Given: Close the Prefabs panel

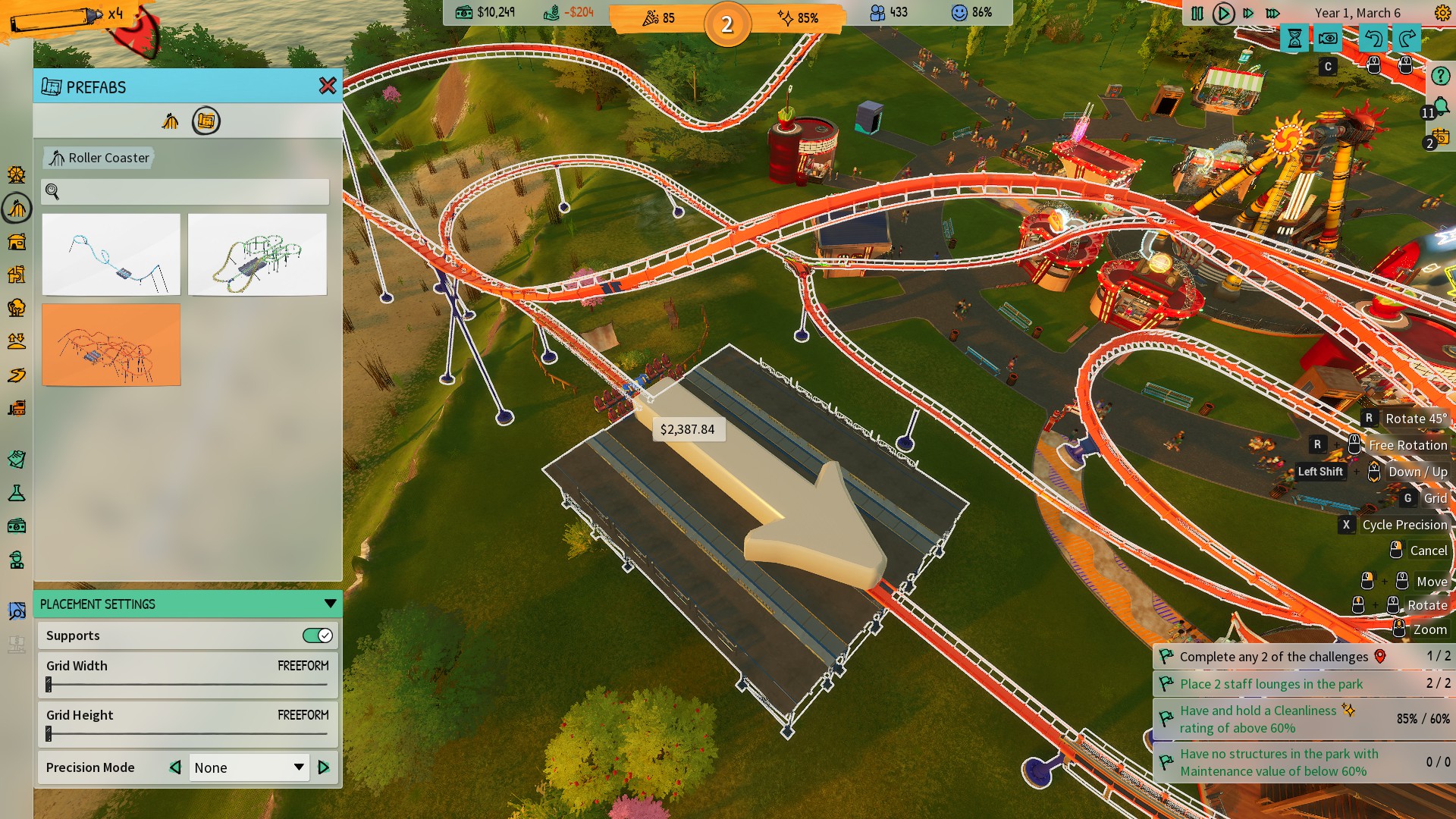Looking at the screenshot, I should pos(328,86).
